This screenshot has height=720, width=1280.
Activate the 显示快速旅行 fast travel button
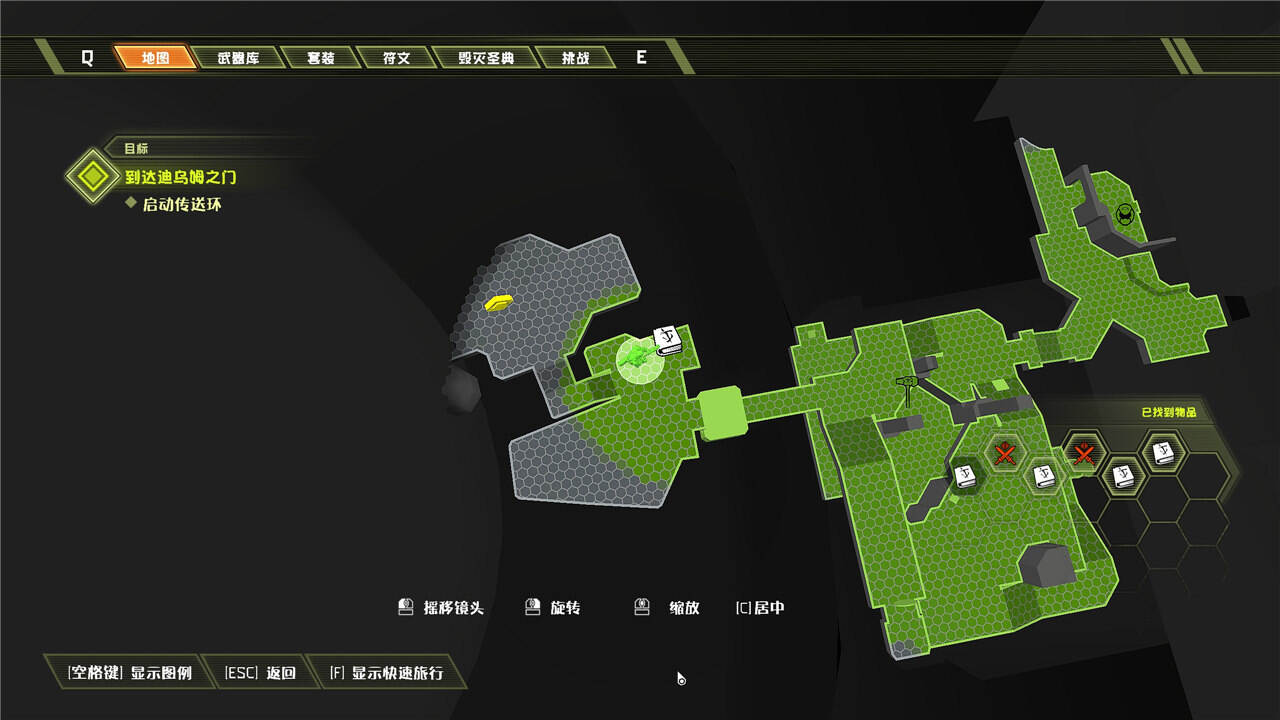(386, 673)
